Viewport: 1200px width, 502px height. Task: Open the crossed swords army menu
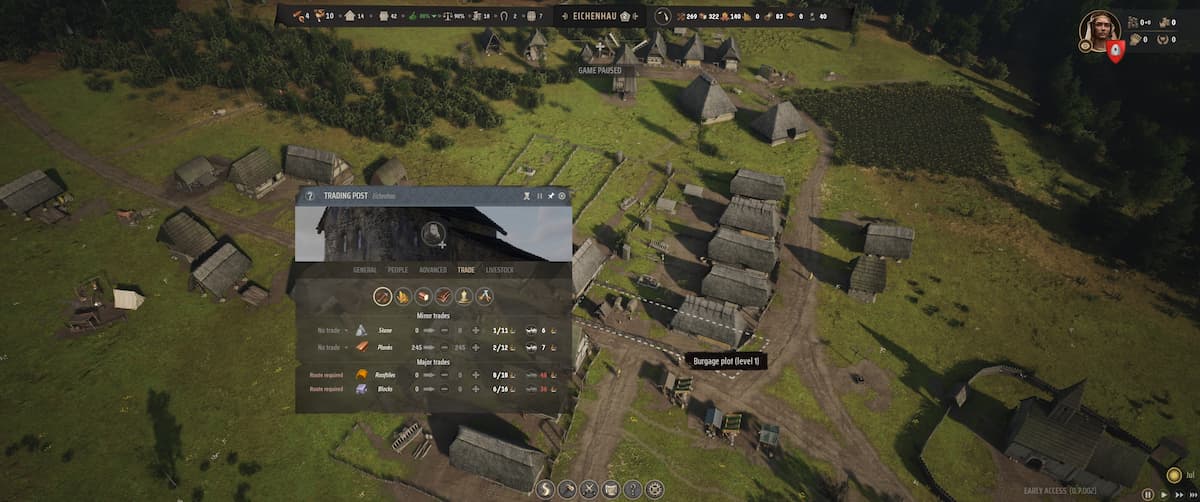click(590, 490)
